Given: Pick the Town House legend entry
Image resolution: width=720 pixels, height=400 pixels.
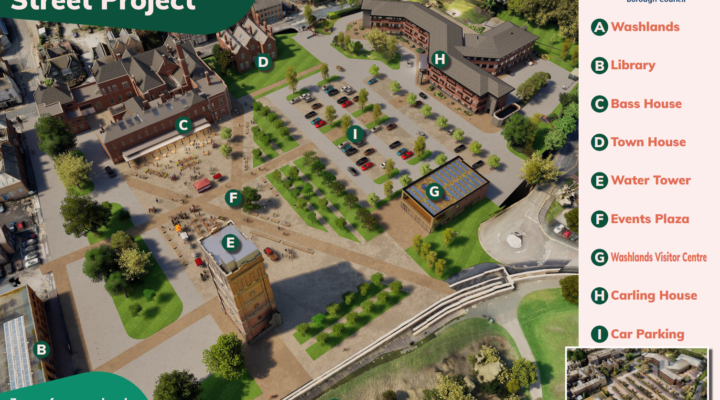Looking at the screenshot, I should (648, 142).
